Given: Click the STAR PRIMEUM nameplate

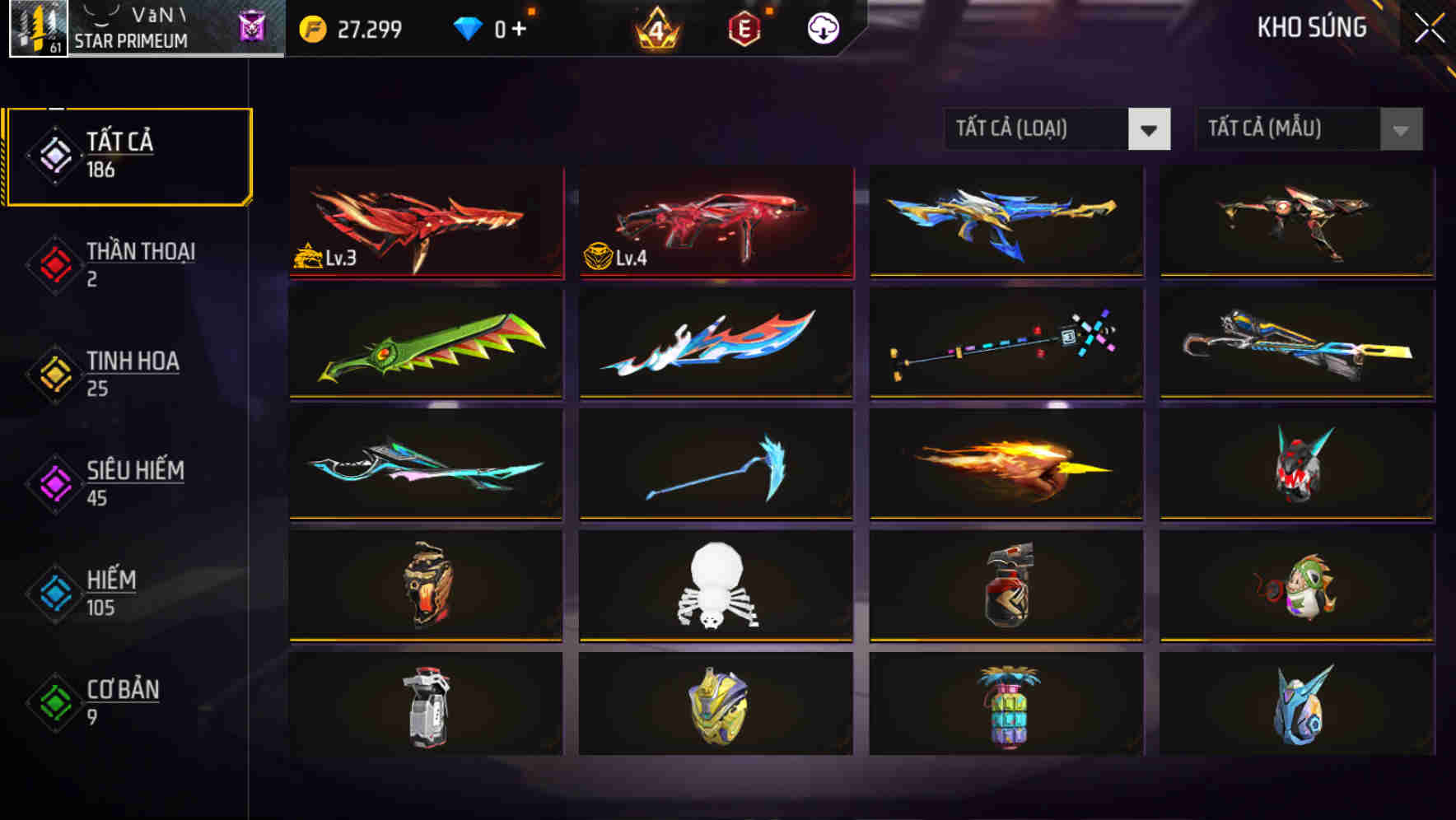Looking at the screenshot, I should click(x=132, y=39).
